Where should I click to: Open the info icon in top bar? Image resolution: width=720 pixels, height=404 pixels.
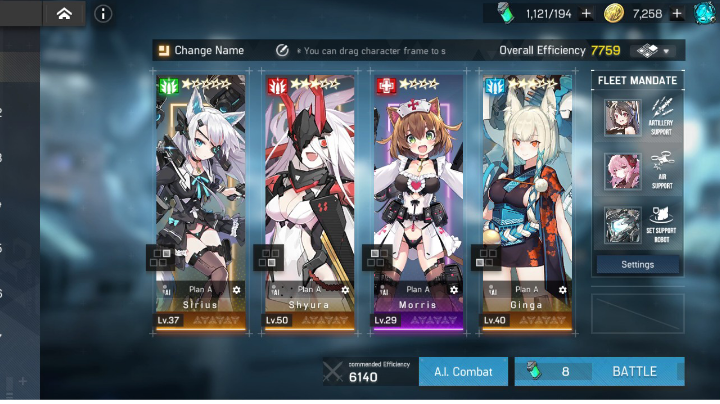pos(104,14)
